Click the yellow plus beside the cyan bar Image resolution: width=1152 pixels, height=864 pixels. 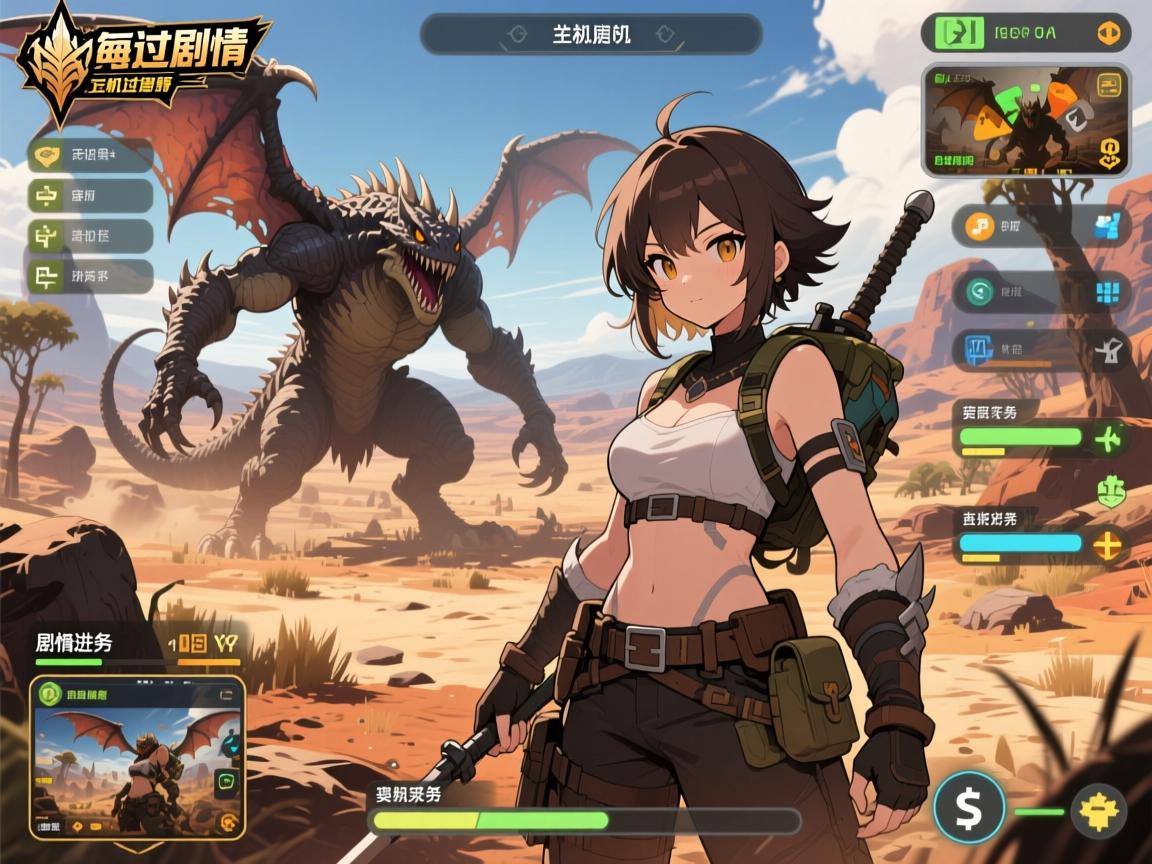(x=1108, y=545)
